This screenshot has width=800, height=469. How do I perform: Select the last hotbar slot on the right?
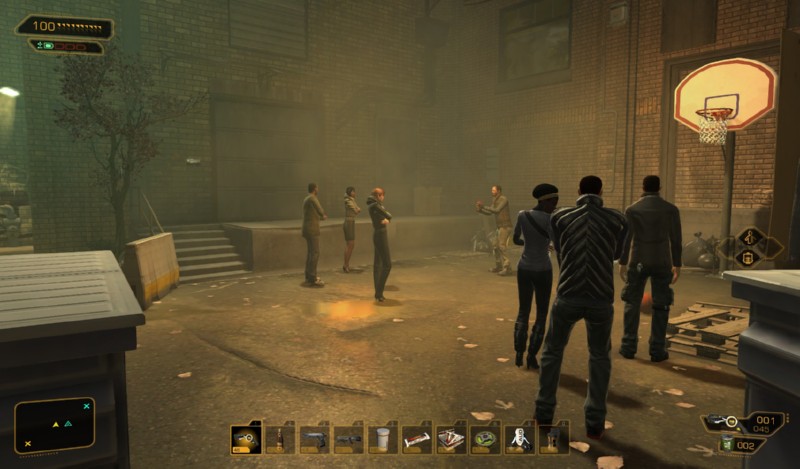(553, 439)
